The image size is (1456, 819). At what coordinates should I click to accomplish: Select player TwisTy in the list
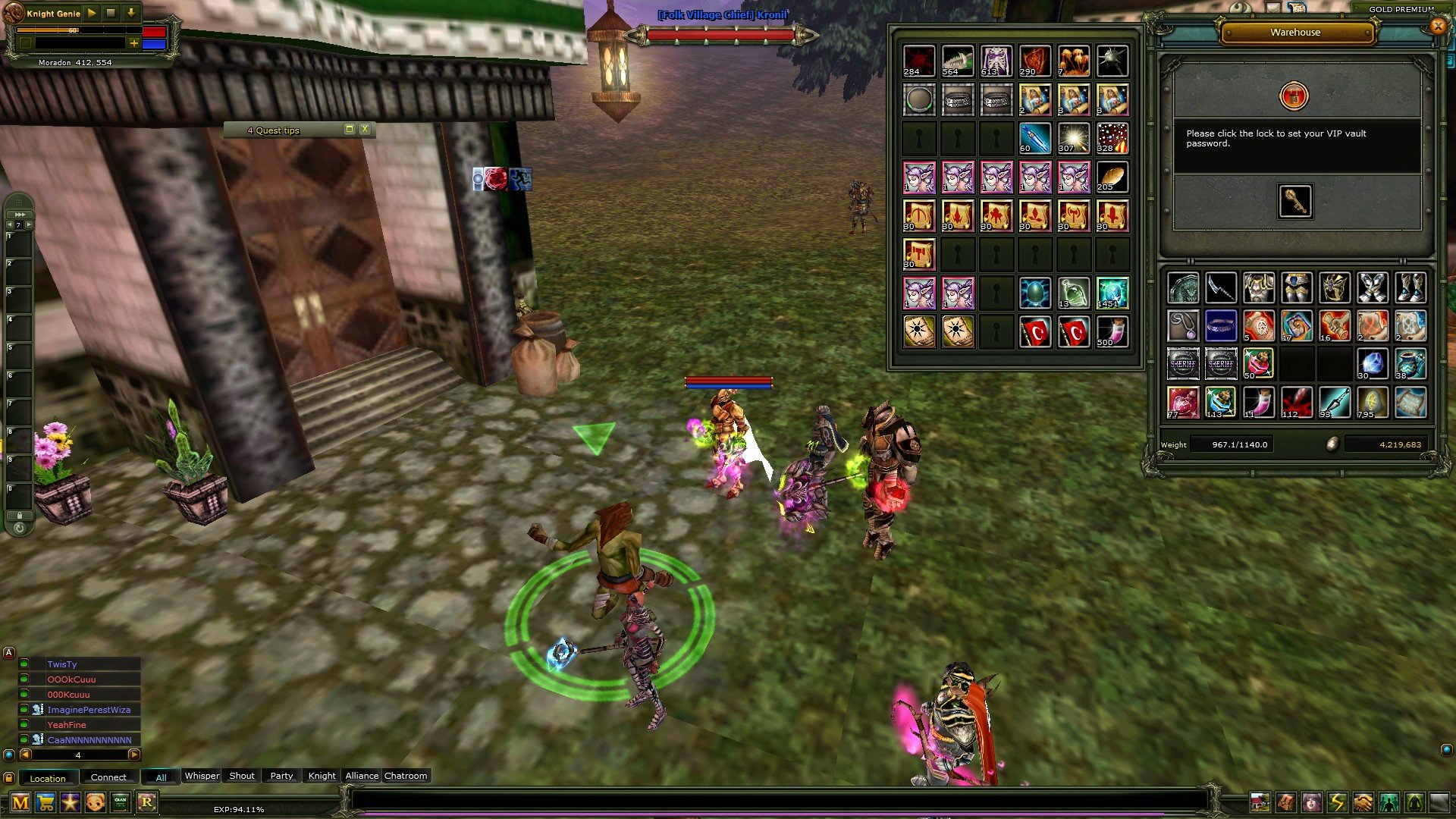(62, 664)
